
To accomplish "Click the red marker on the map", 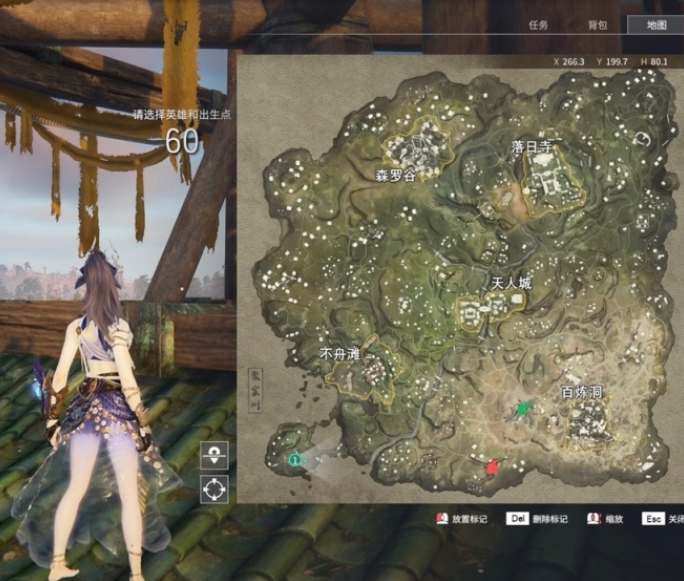I will click(492, 467).
